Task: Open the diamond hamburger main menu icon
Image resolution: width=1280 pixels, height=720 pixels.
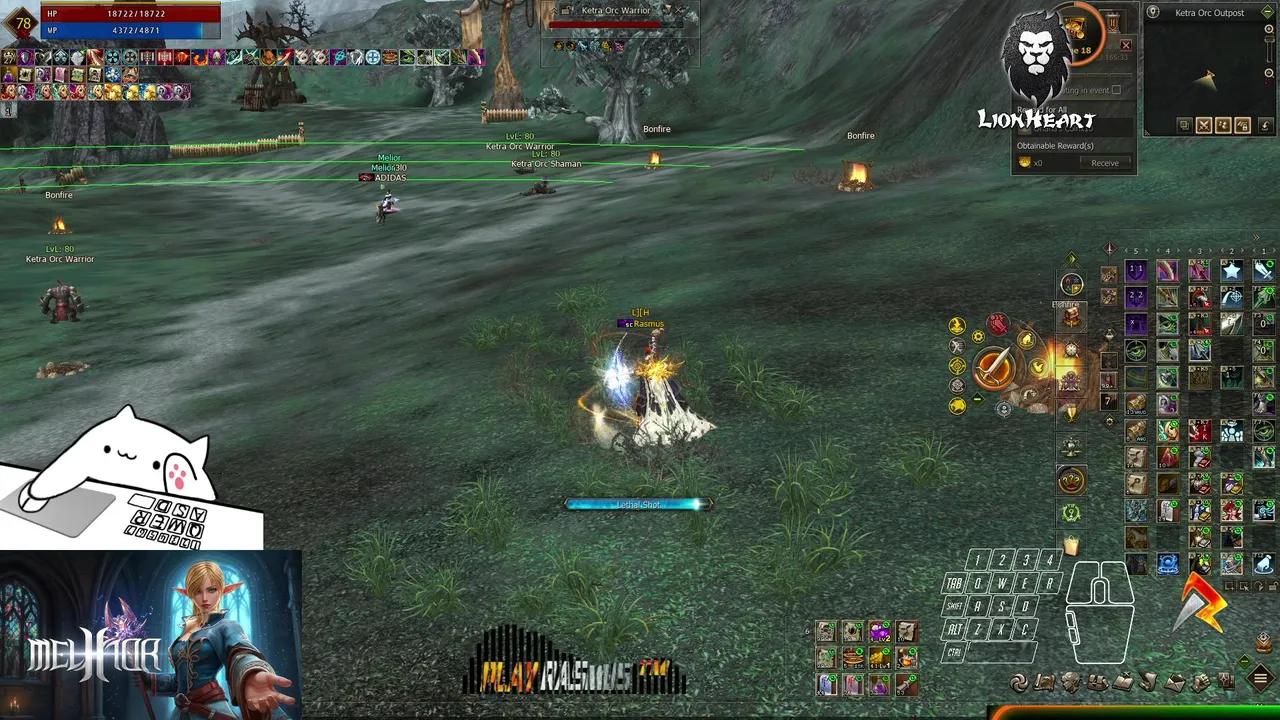Action: coord(1260,679)
